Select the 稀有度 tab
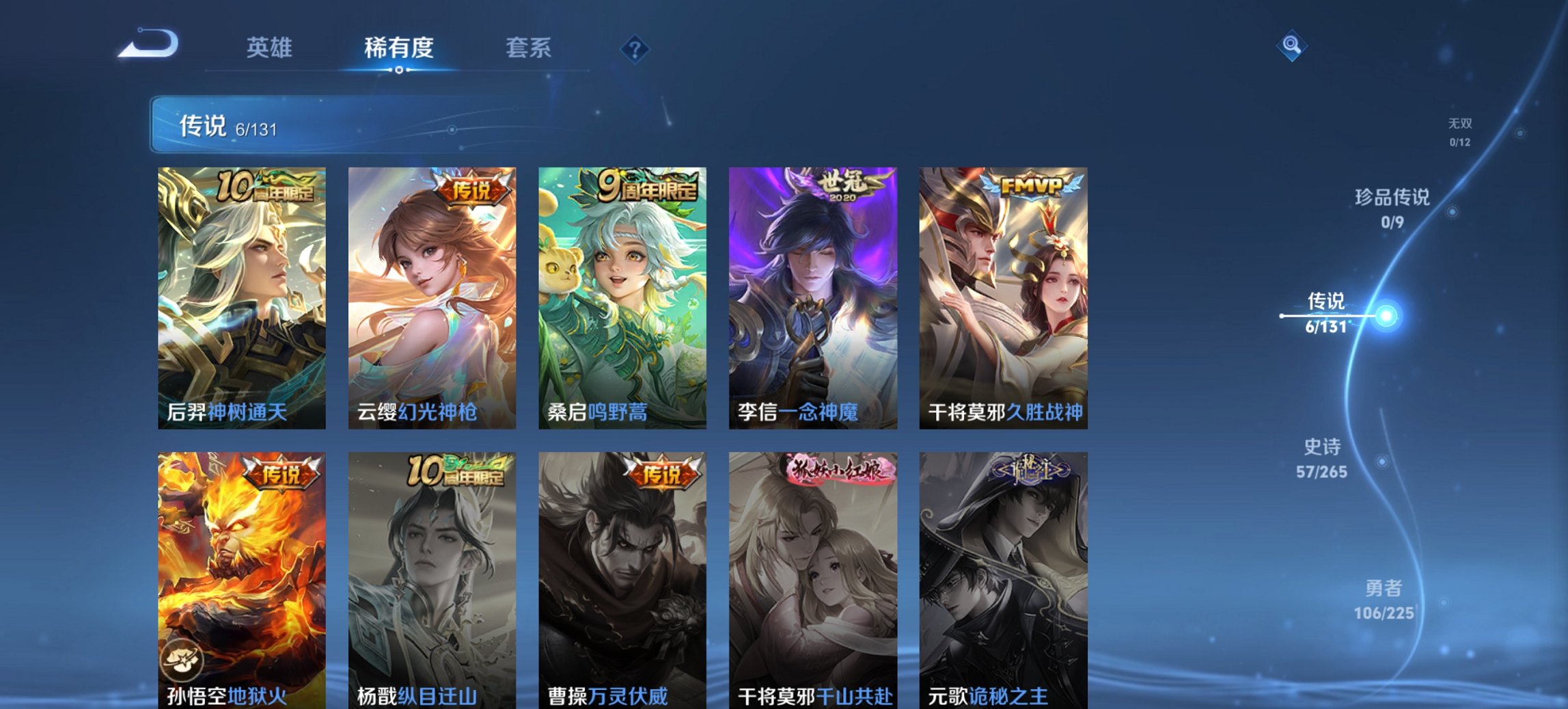This screenshot has width=1568, height=709. point(399,47)
